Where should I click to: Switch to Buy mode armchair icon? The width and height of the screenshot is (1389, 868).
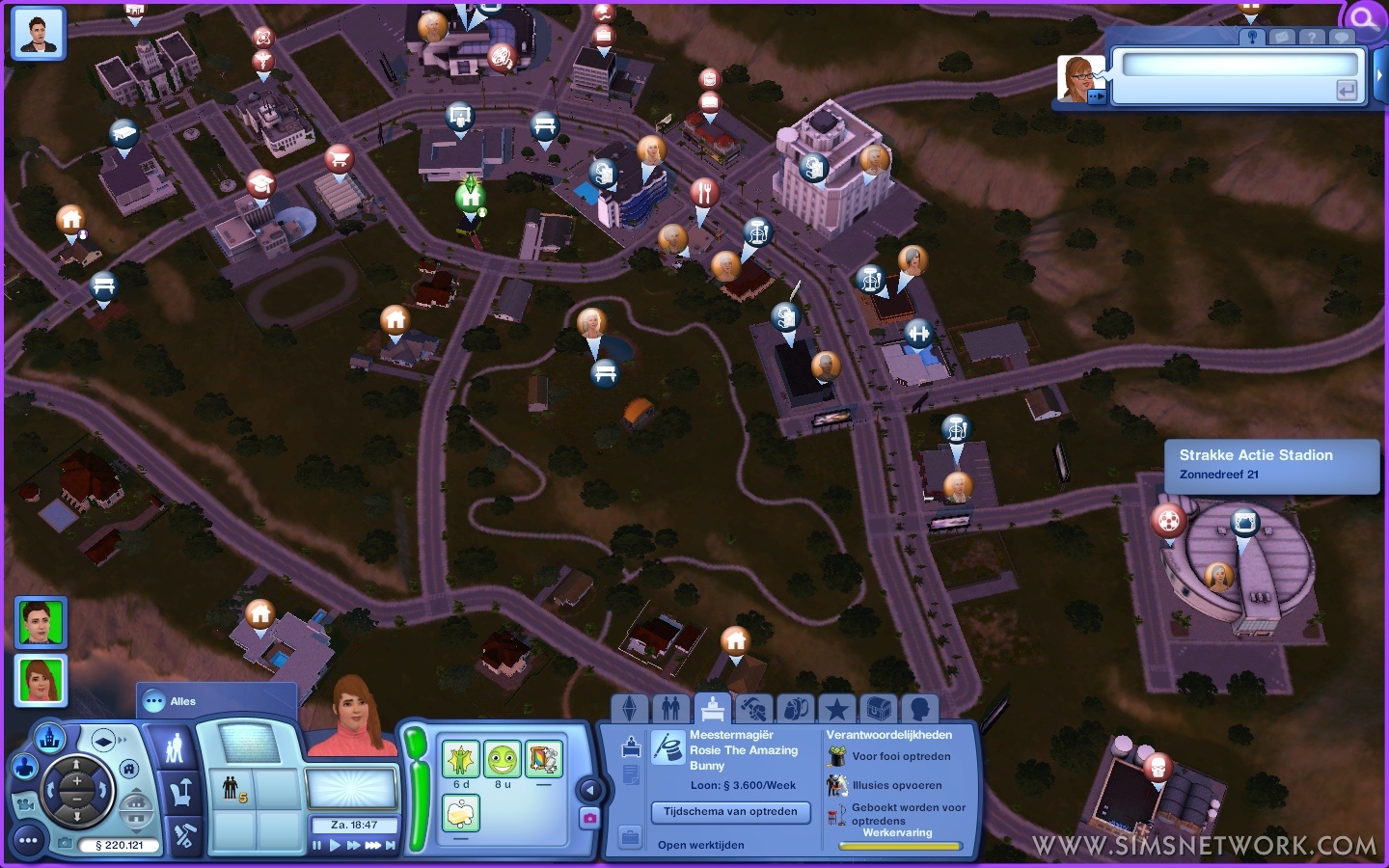177,794
